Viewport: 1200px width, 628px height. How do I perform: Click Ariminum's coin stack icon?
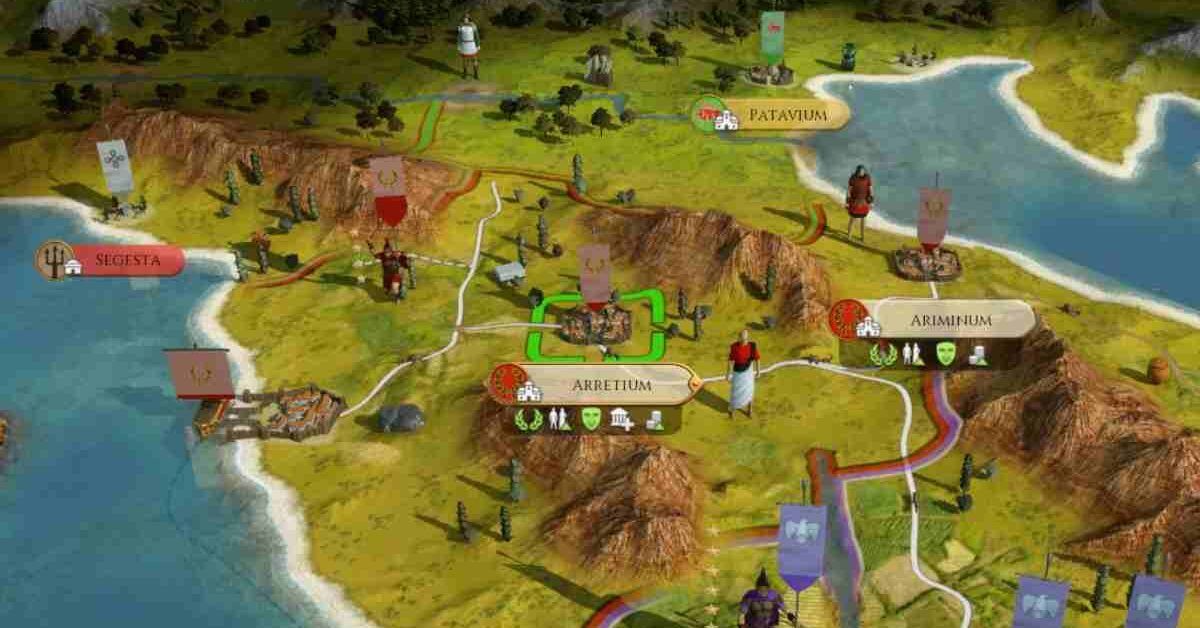(979, 353)
